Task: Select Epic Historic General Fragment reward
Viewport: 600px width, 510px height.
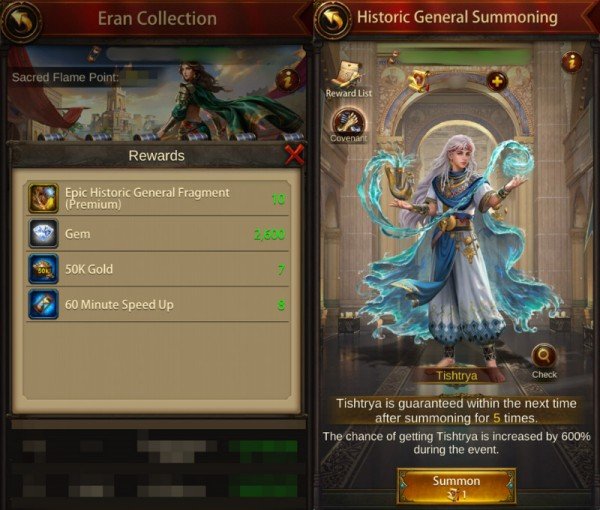Action: click(x=155, y=198)
